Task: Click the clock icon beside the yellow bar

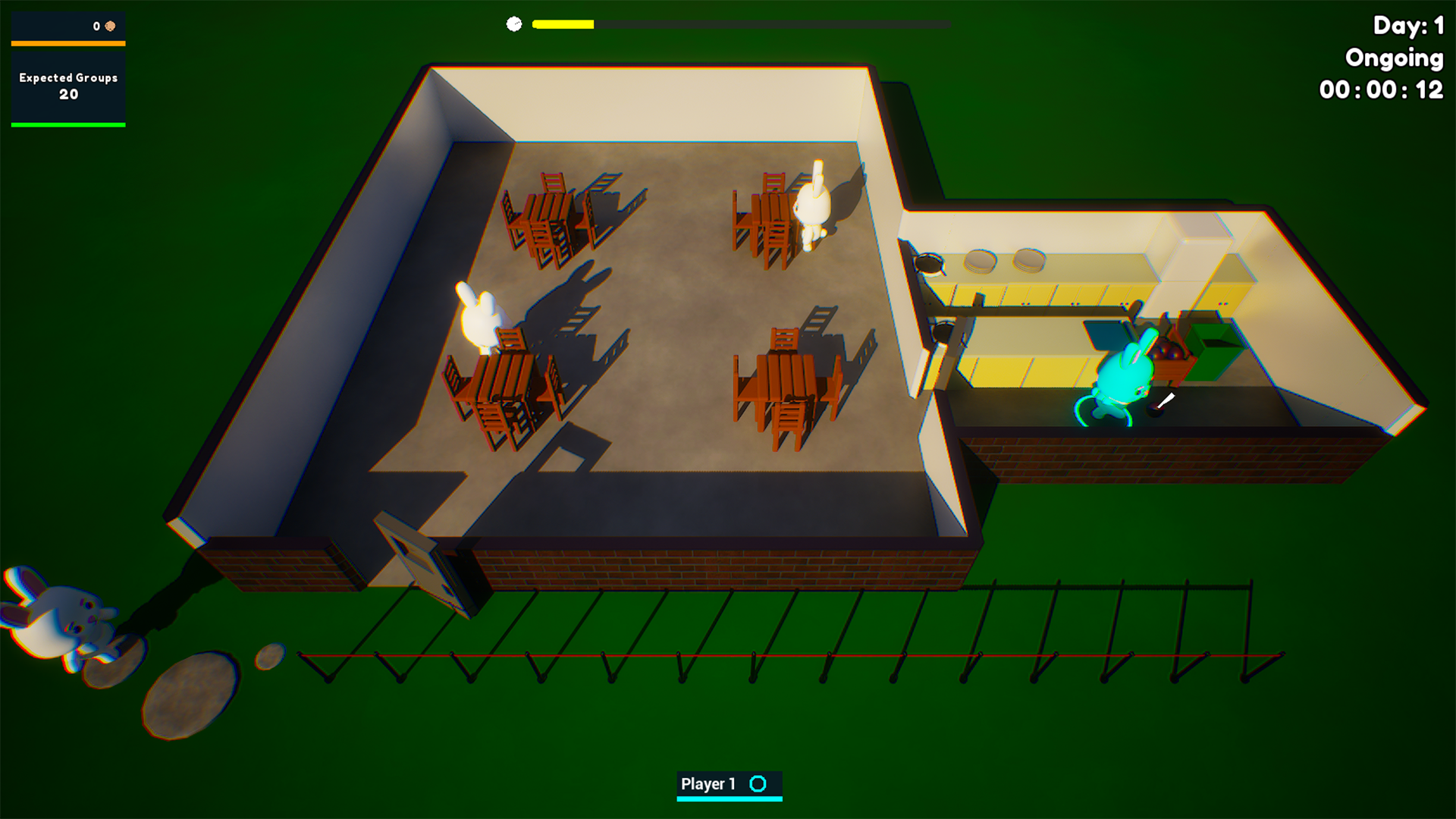Action: [x=514, y=24]
